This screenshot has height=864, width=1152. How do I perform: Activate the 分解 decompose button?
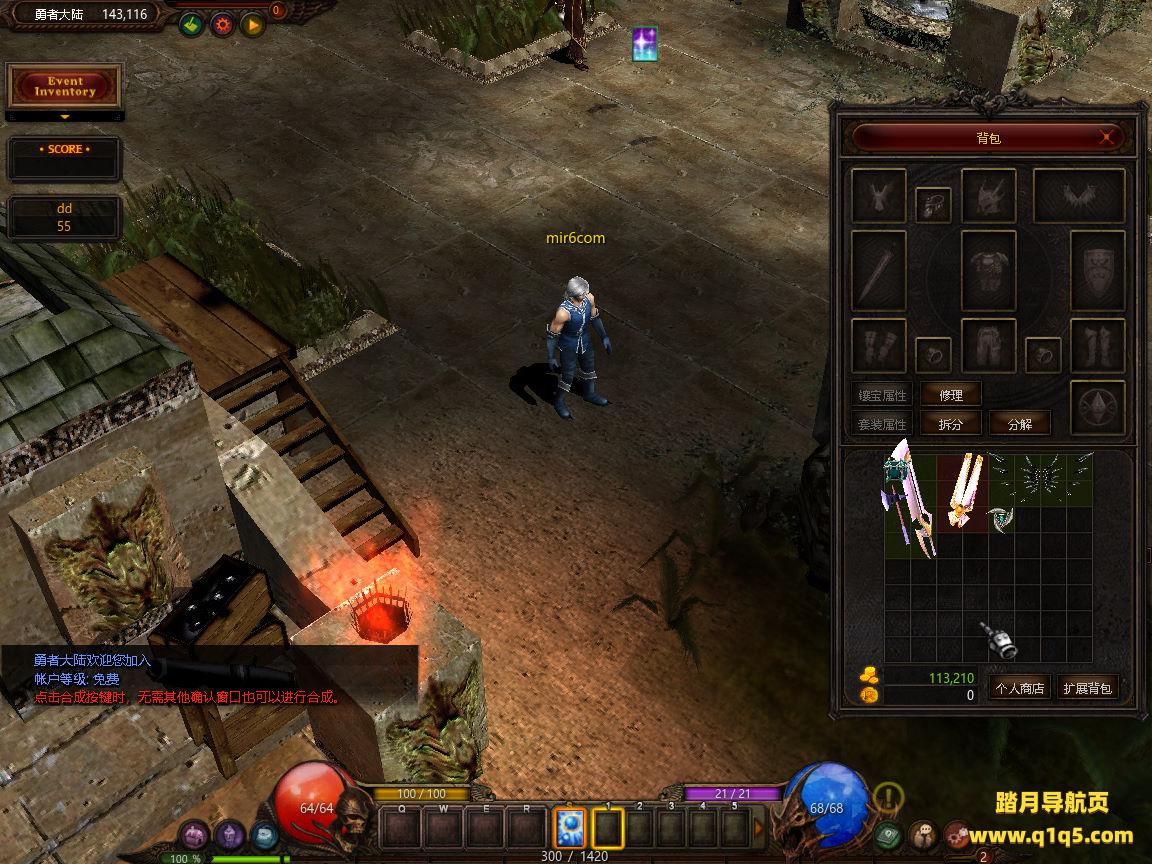(x=1019, y=423)
